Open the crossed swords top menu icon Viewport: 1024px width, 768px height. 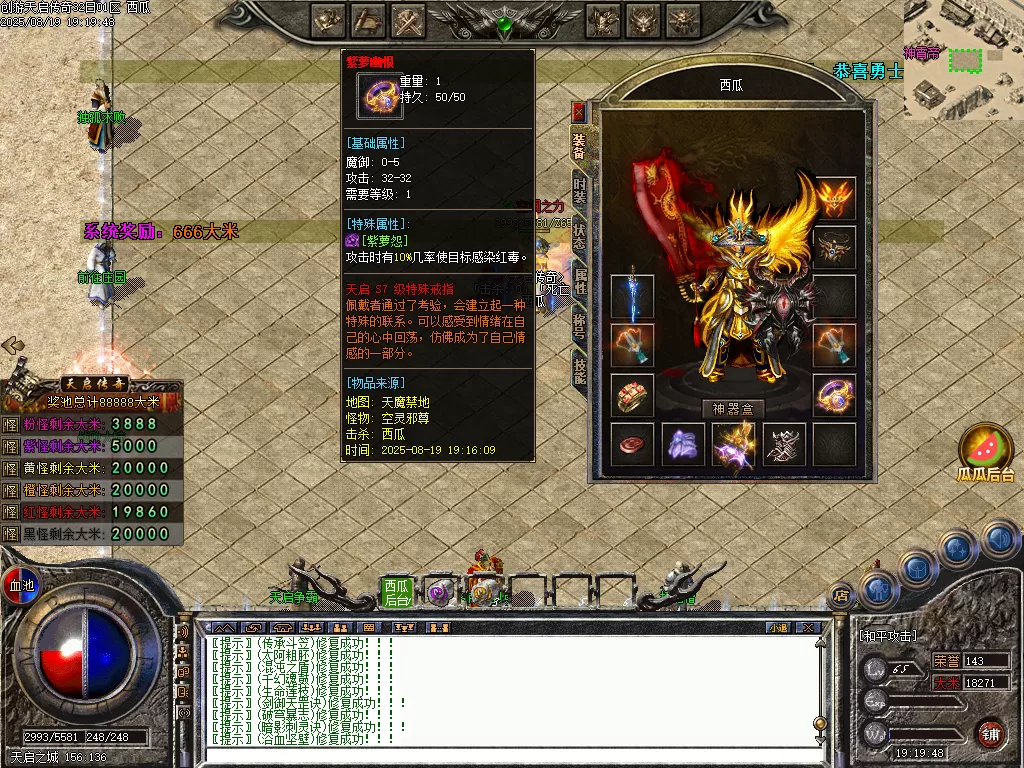[x=409, y=19]
